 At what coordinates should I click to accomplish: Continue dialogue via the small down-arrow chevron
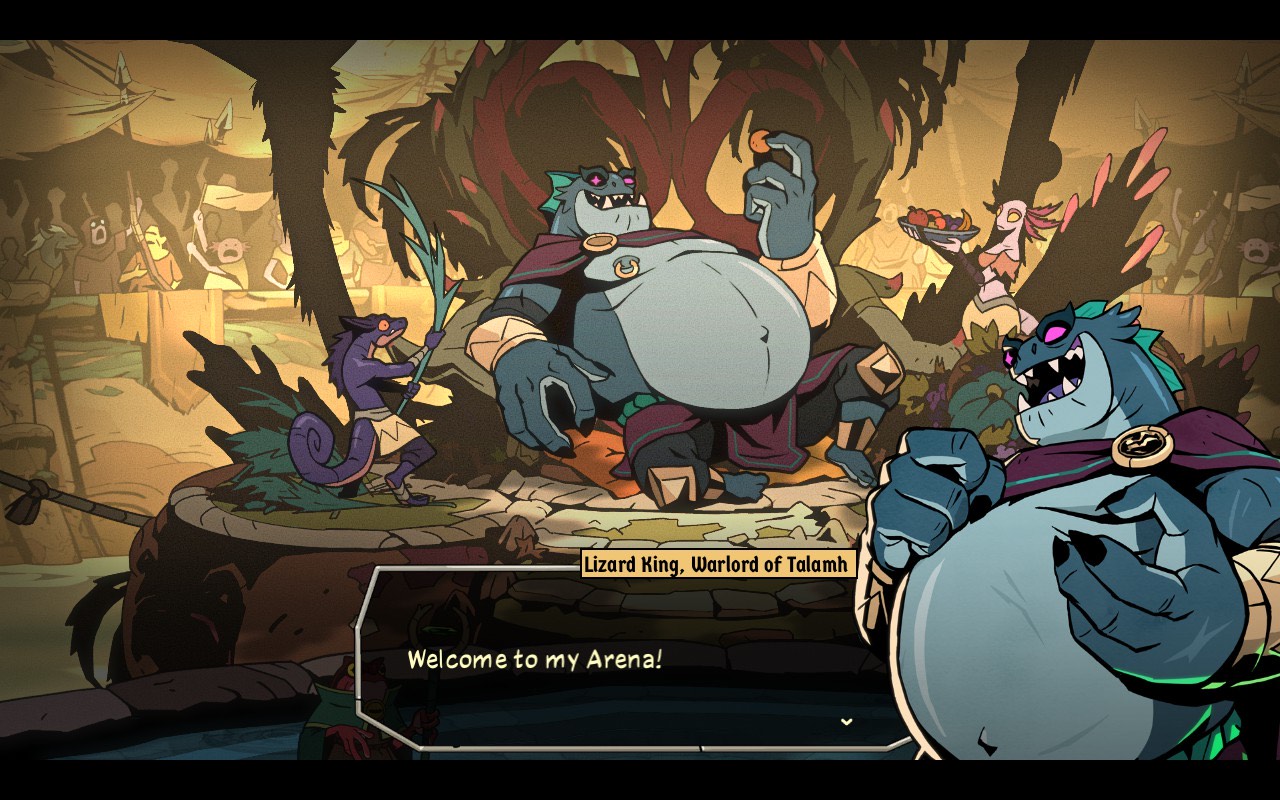[846, 721]
